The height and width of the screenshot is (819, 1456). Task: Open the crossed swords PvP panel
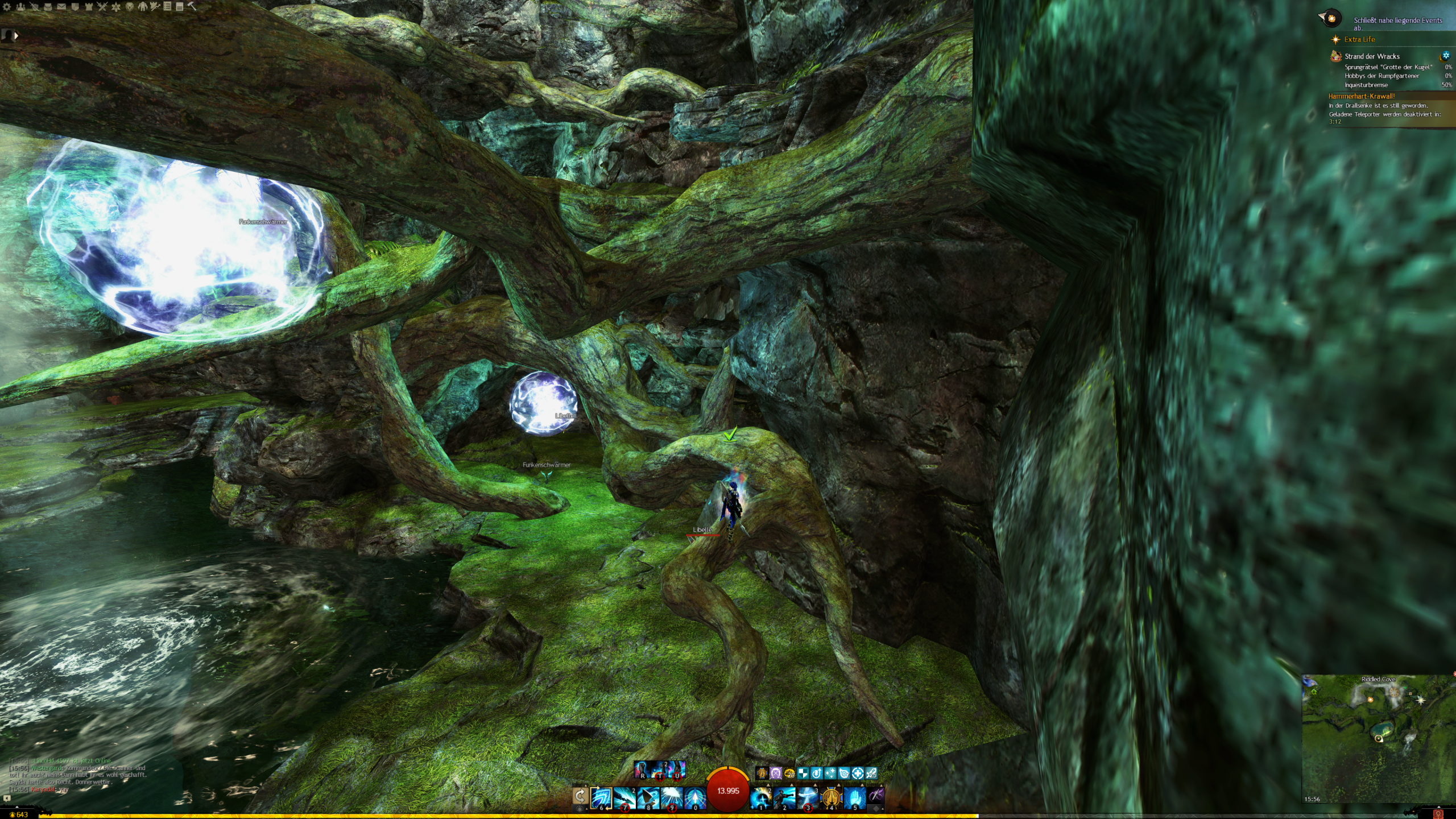102,7
